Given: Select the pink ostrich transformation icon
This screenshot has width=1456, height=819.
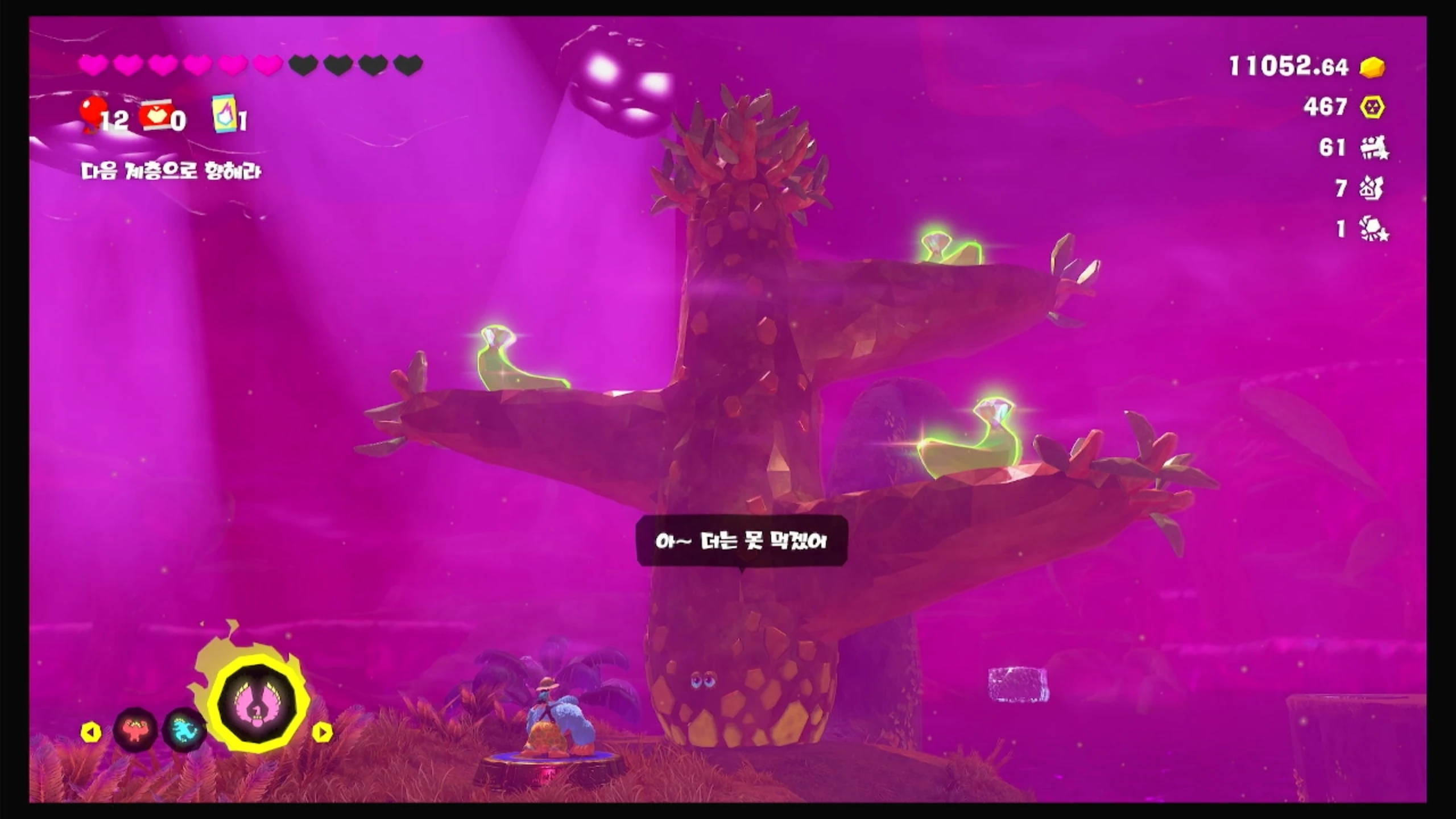Looking at the screenshot, I should [259, 704].
